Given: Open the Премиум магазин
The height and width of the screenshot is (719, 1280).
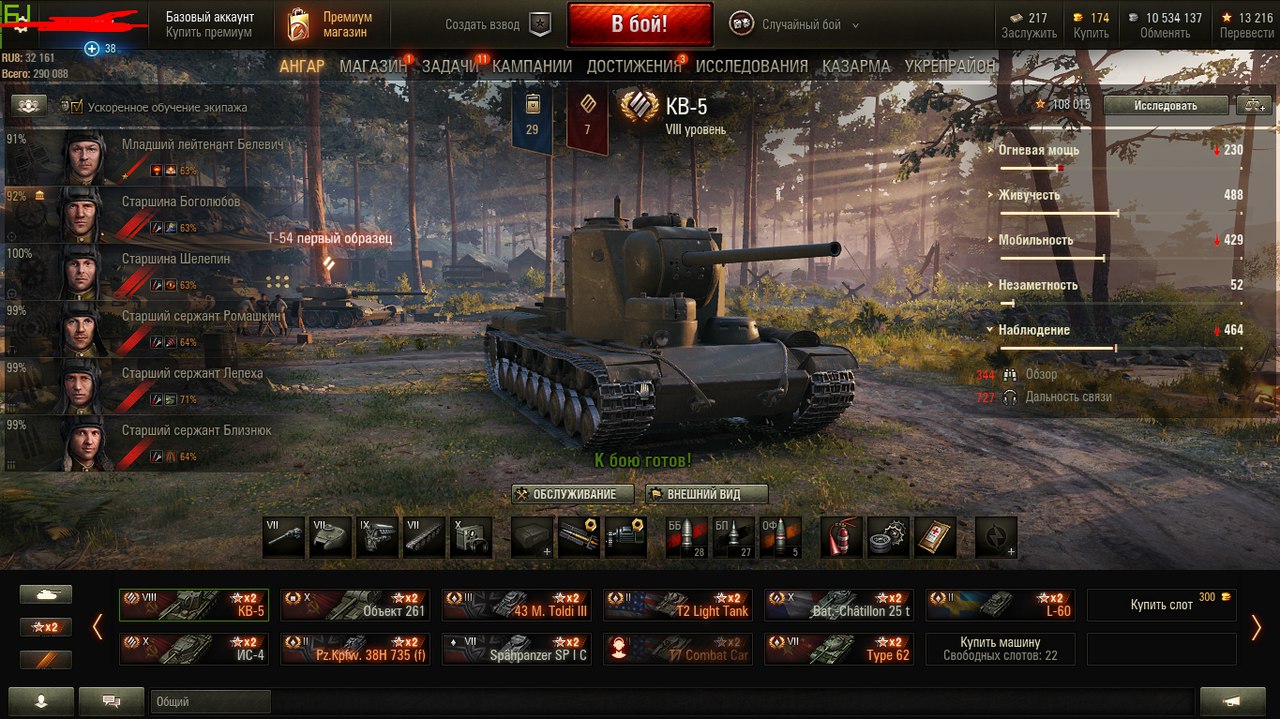Looking at the screenshot, I should tap(329, 25).
